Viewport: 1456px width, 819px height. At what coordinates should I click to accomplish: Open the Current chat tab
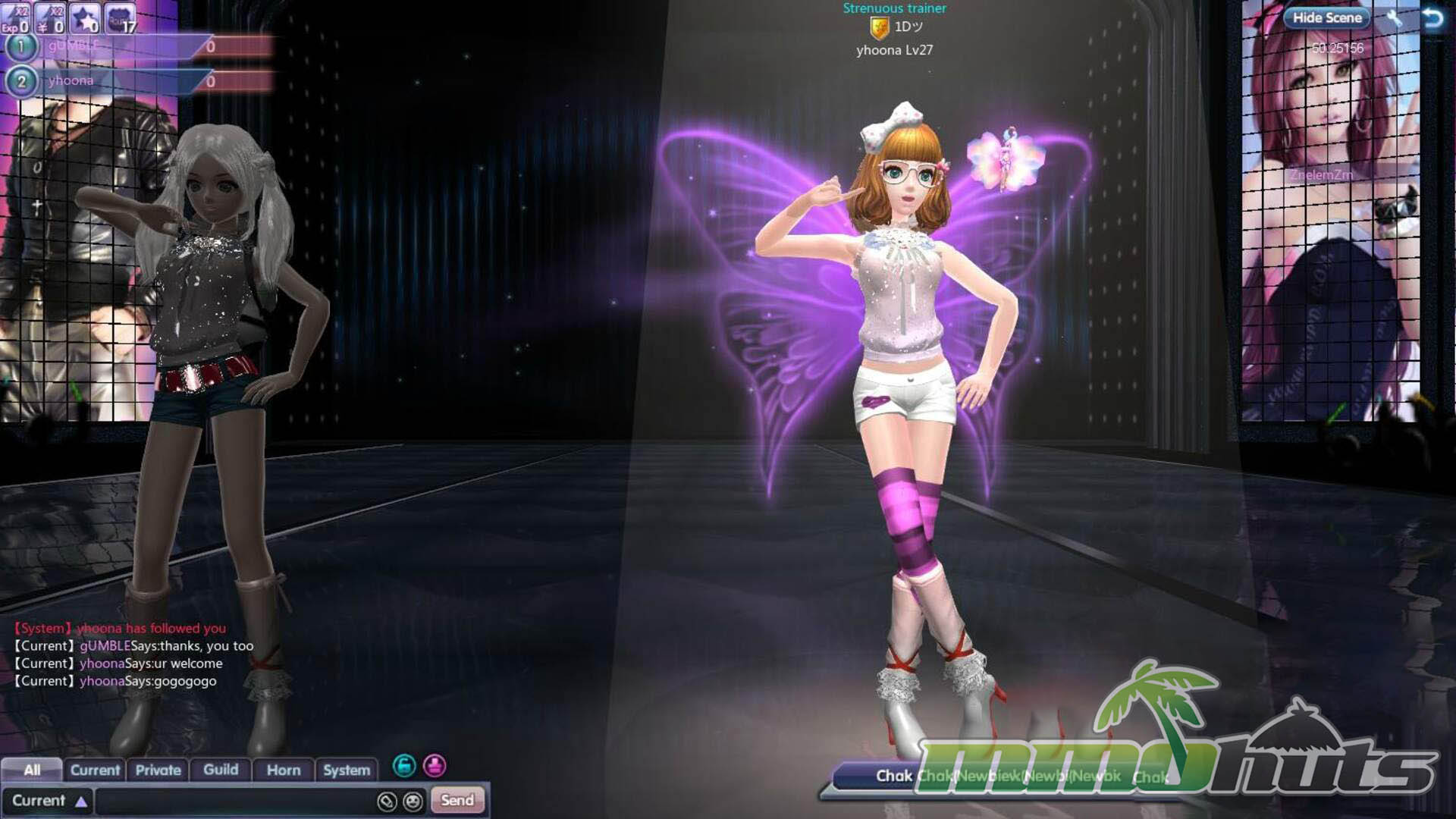pyautogui.click(x=95, y=770)
